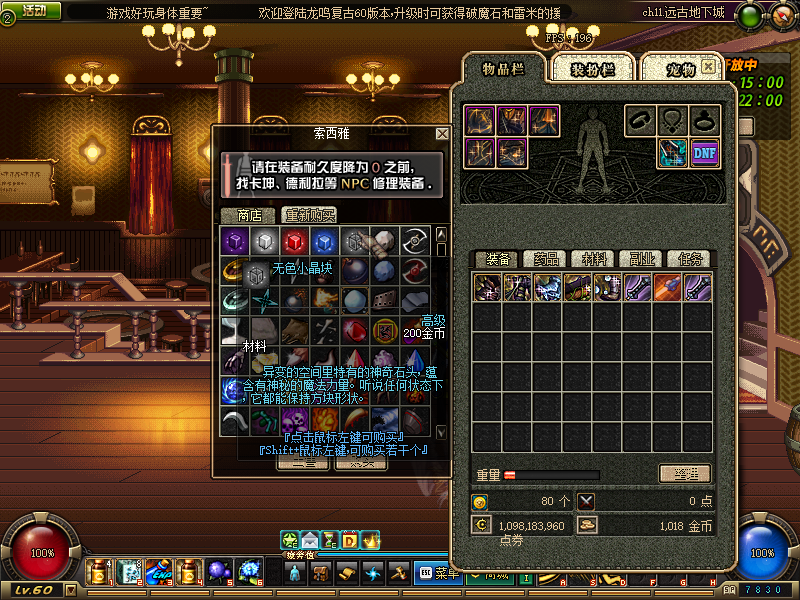
Task: Show the 材料 materials category
Action: (592, 259)
